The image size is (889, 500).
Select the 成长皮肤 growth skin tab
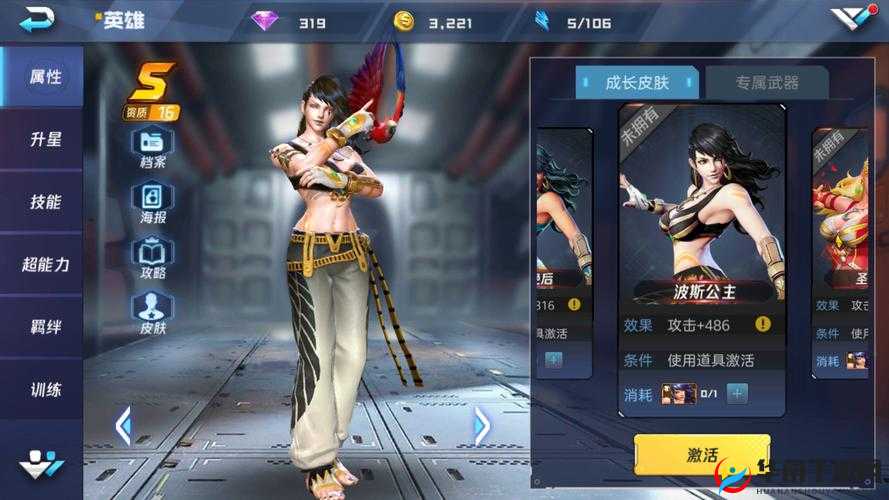(638, 83)
